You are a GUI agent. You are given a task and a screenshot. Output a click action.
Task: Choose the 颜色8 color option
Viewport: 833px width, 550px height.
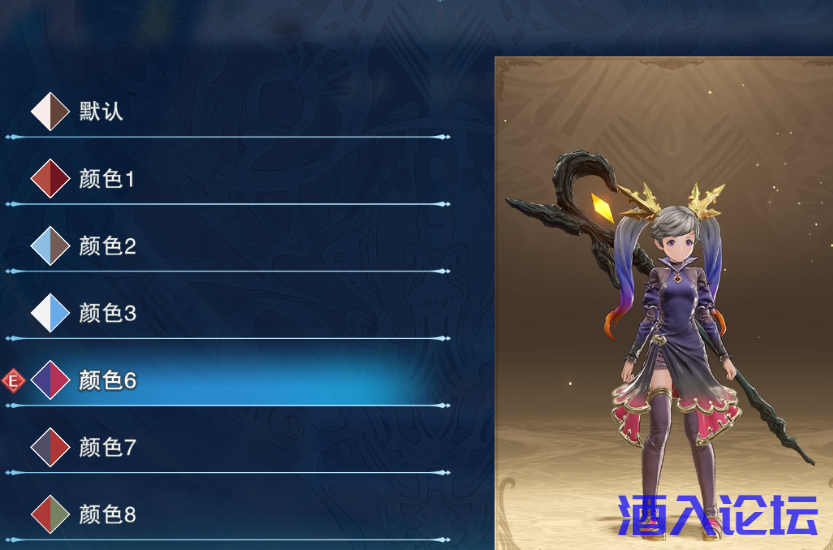coord(106,514)
